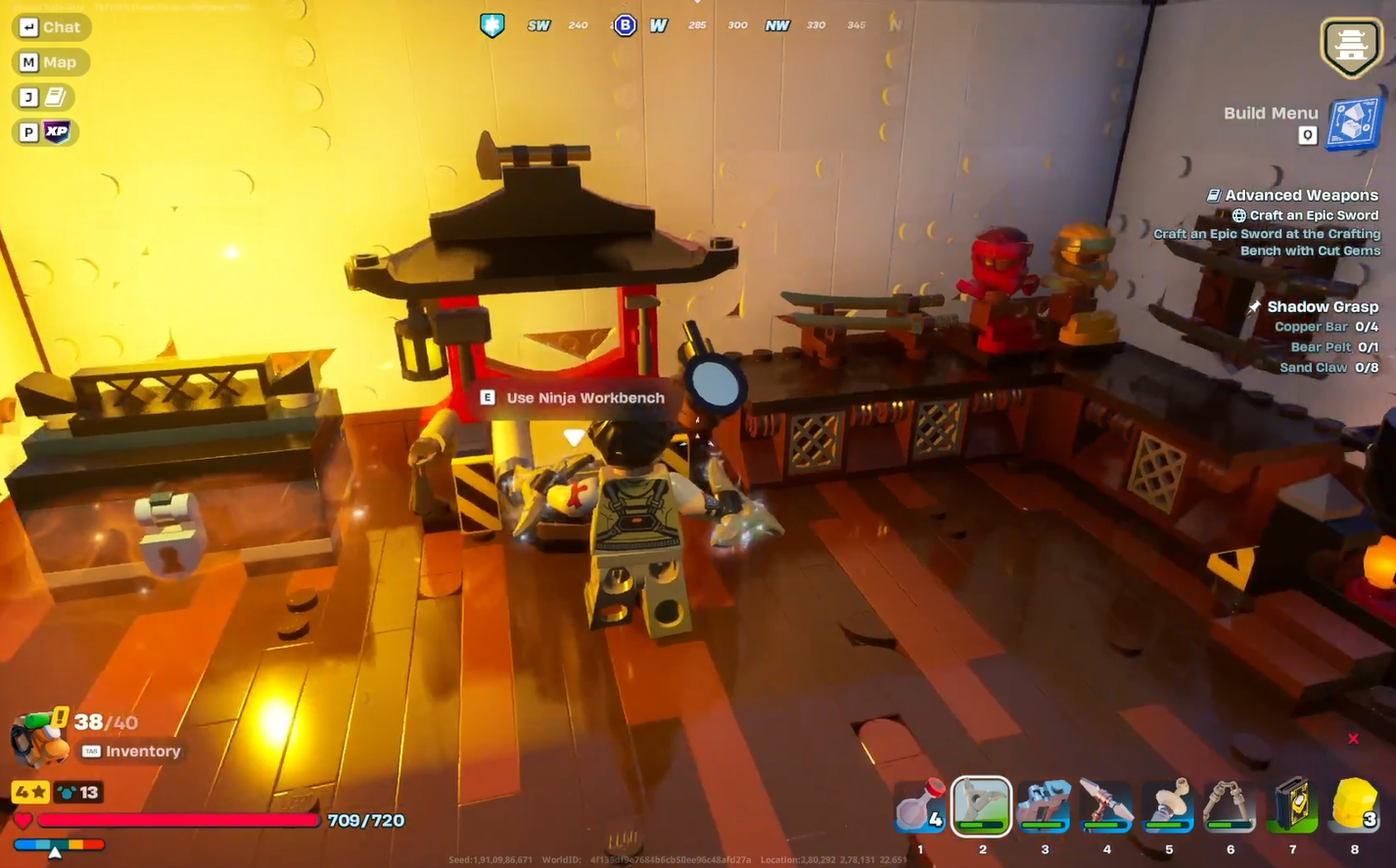Click the village shield icon top right
Image resolution: width=1396 pixels, height=868 pixels.
[x=1352, y=47]
